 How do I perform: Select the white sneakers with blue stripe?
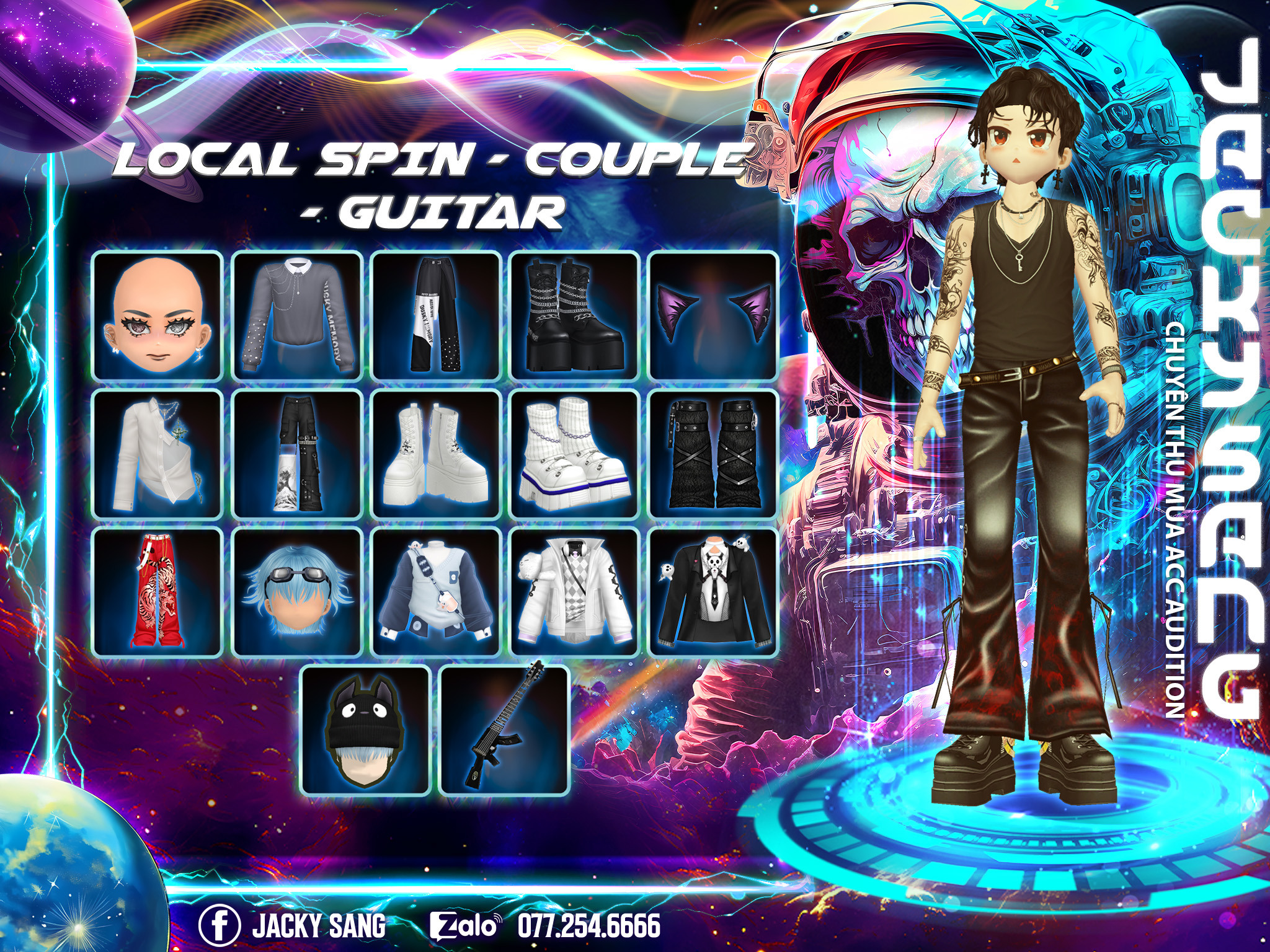(575, 454)
